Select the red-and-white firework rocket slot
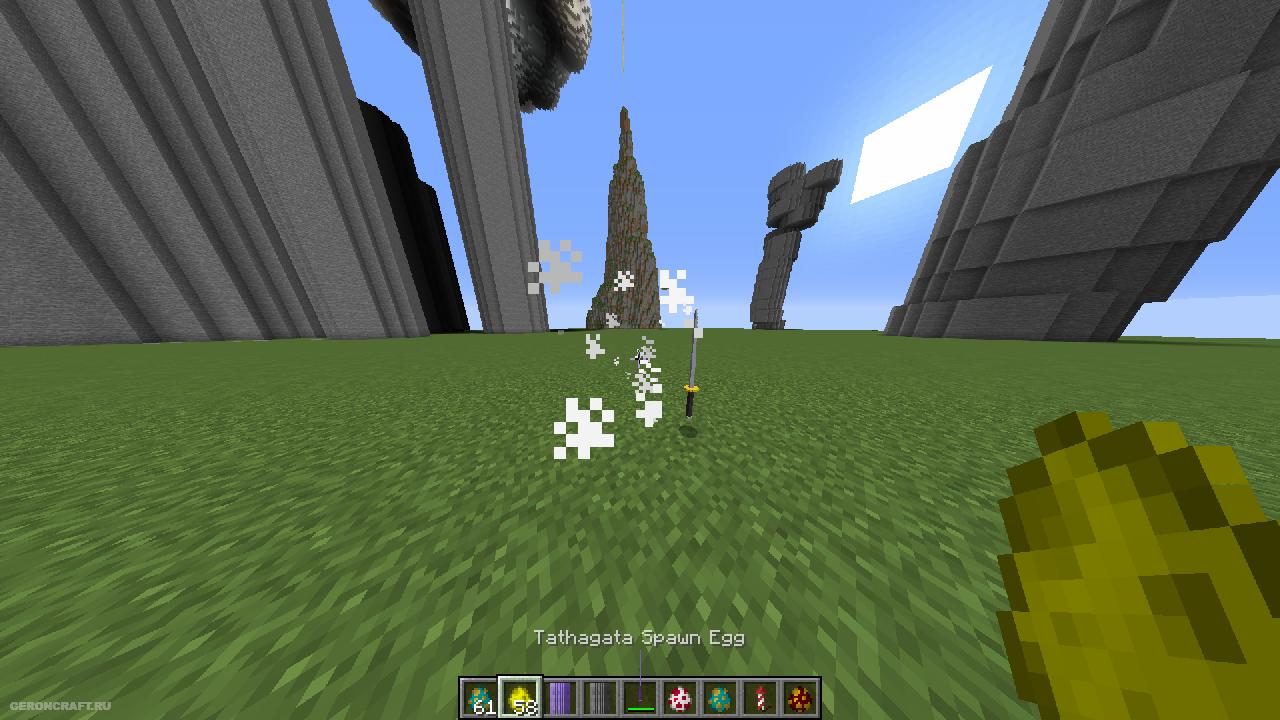Screen dimensions: 1280x720 pyautogui.click(x=760, y=697)
